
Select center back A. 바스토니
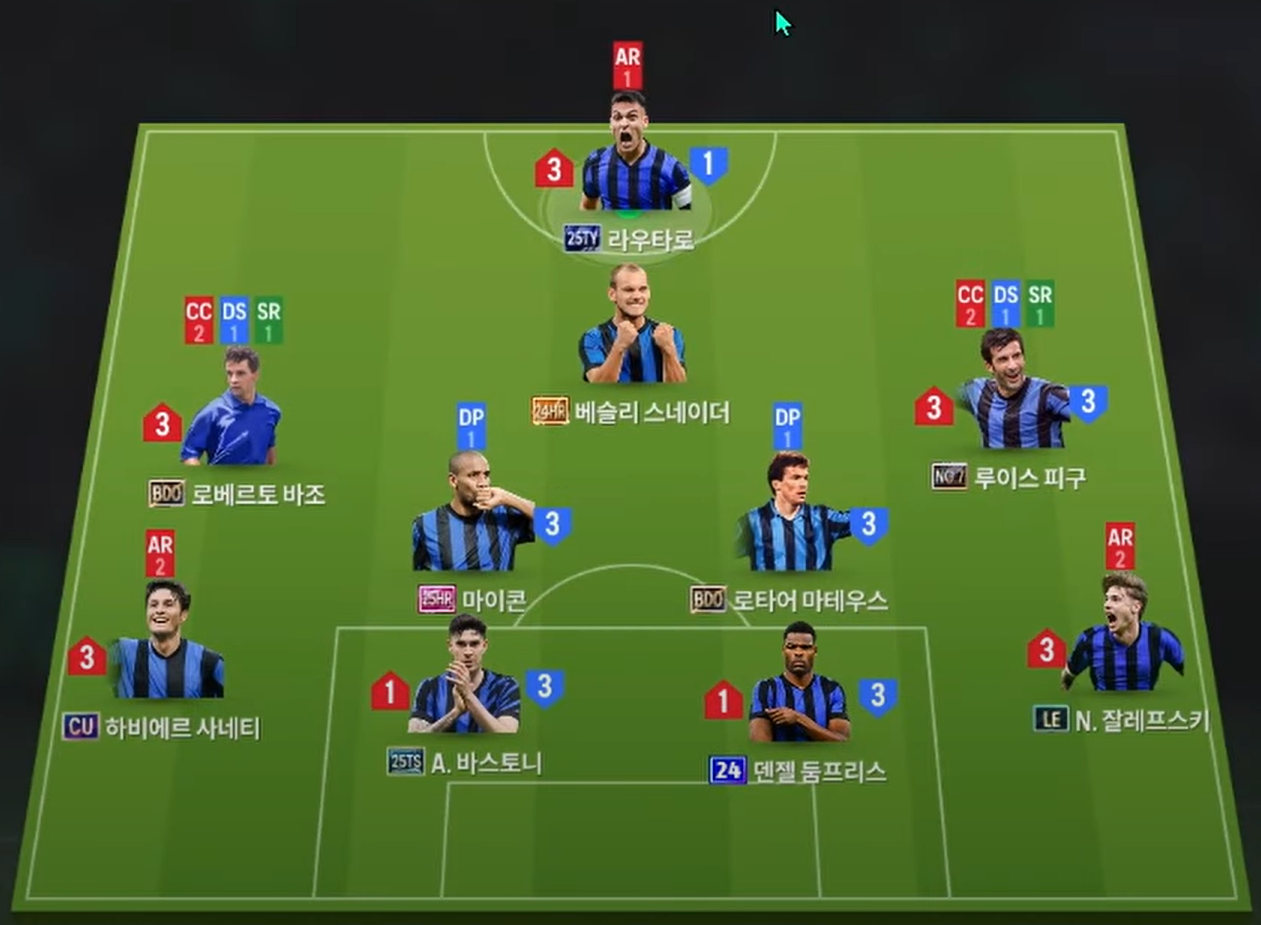coord(465,682)
